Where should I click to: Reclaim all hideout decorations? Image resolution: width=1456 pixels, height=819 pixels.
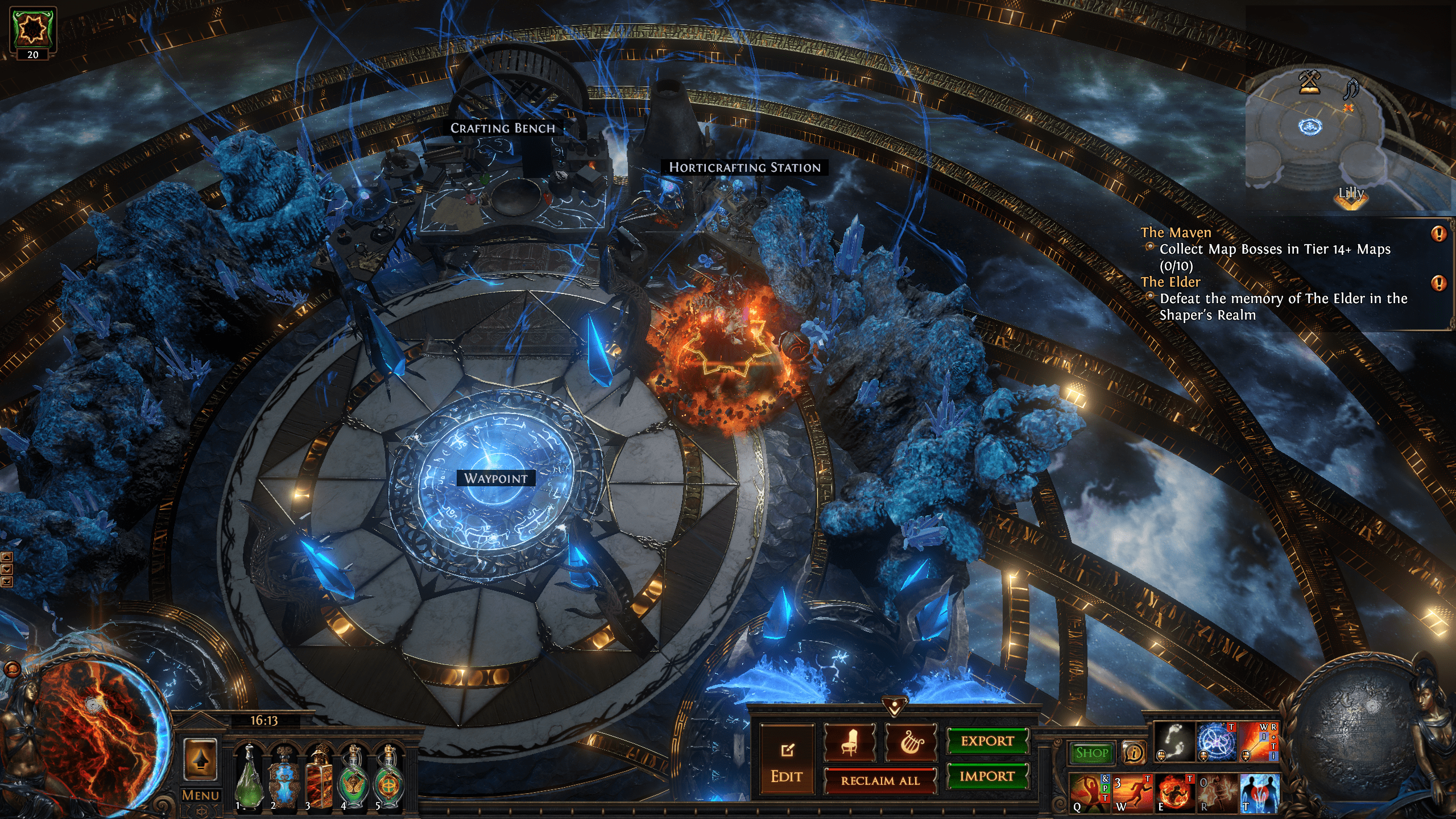click(x=880, y=781)
